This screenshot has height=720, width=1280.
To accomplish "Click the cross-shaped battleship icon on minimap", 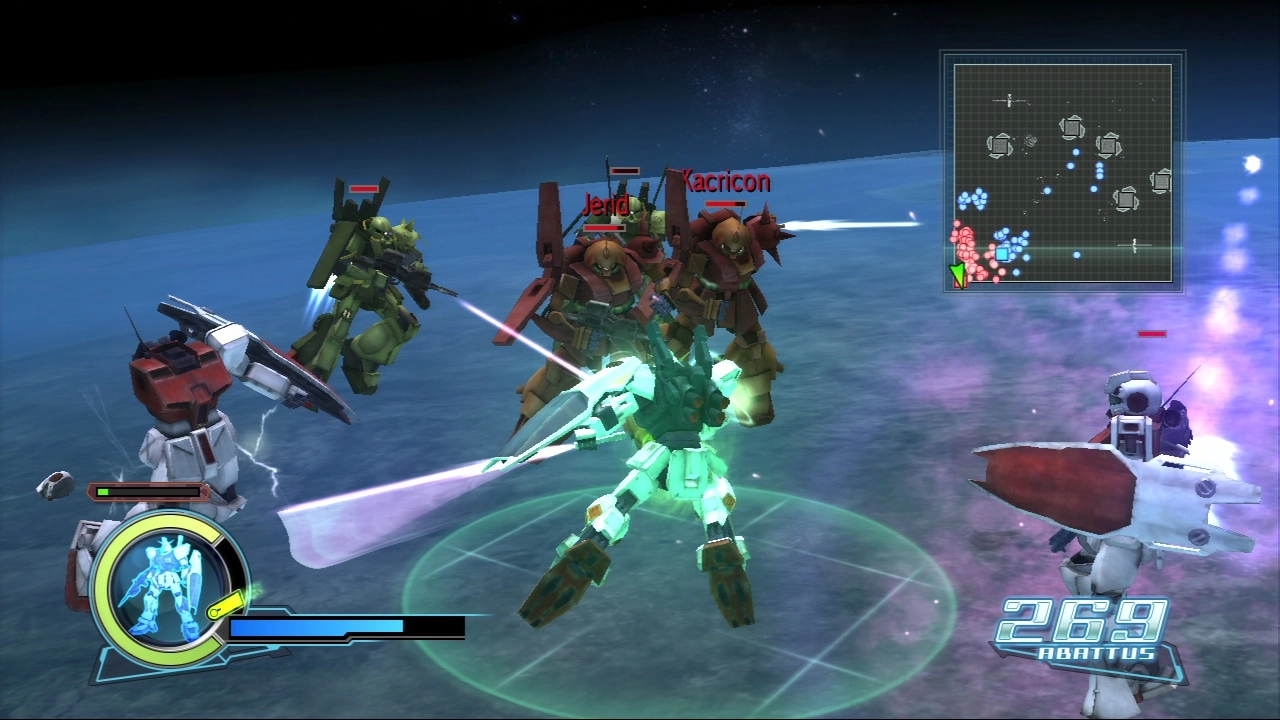I will tap(1008, 100).
